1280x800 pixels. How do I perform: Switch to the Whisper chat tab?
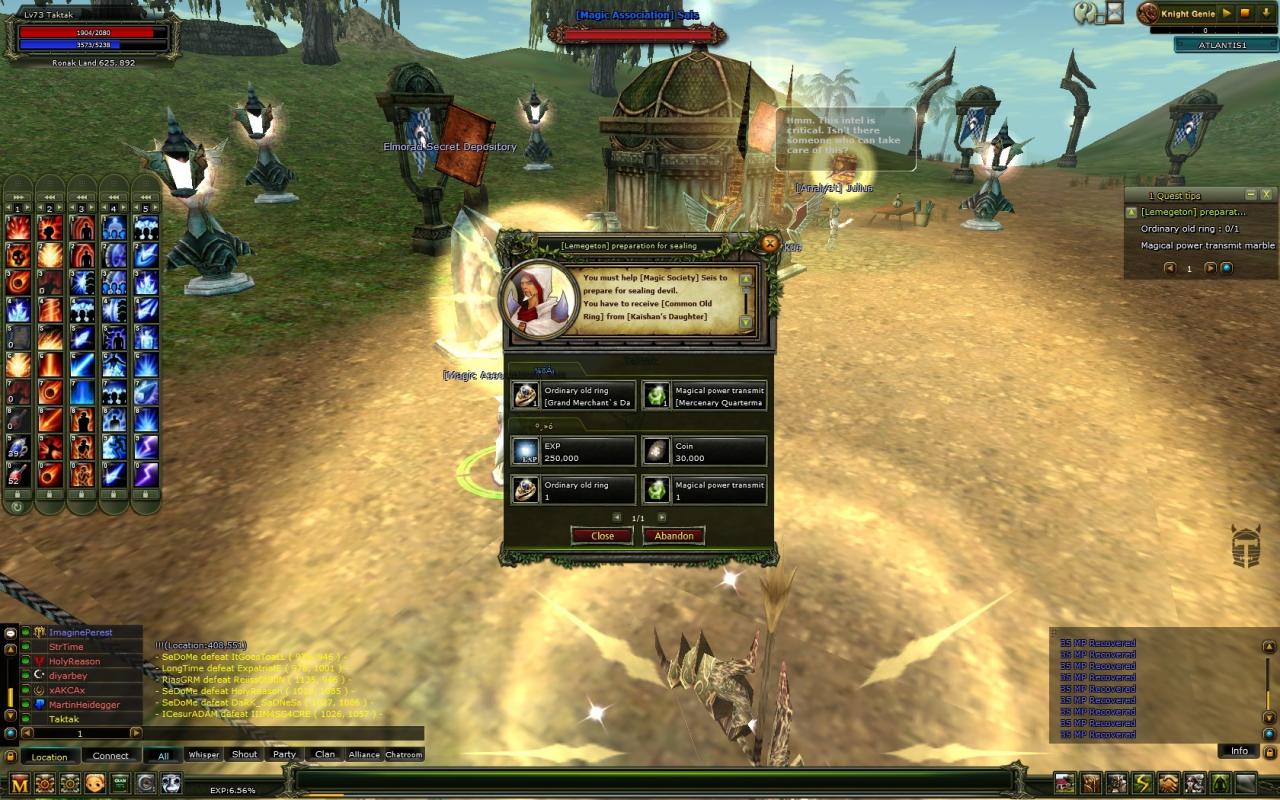(204, 755)
